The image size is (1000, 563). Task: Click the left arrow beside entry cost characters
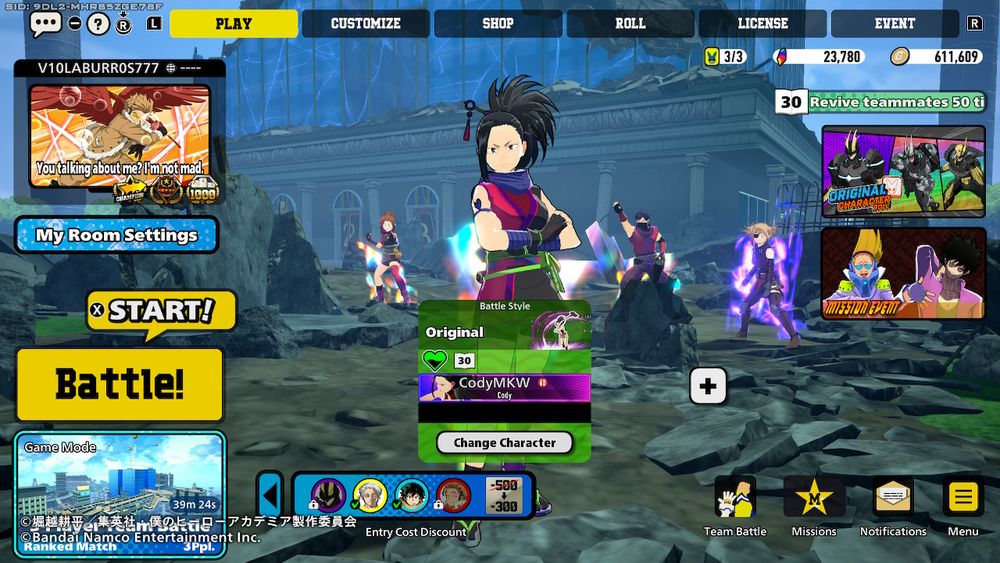(269, 495)
